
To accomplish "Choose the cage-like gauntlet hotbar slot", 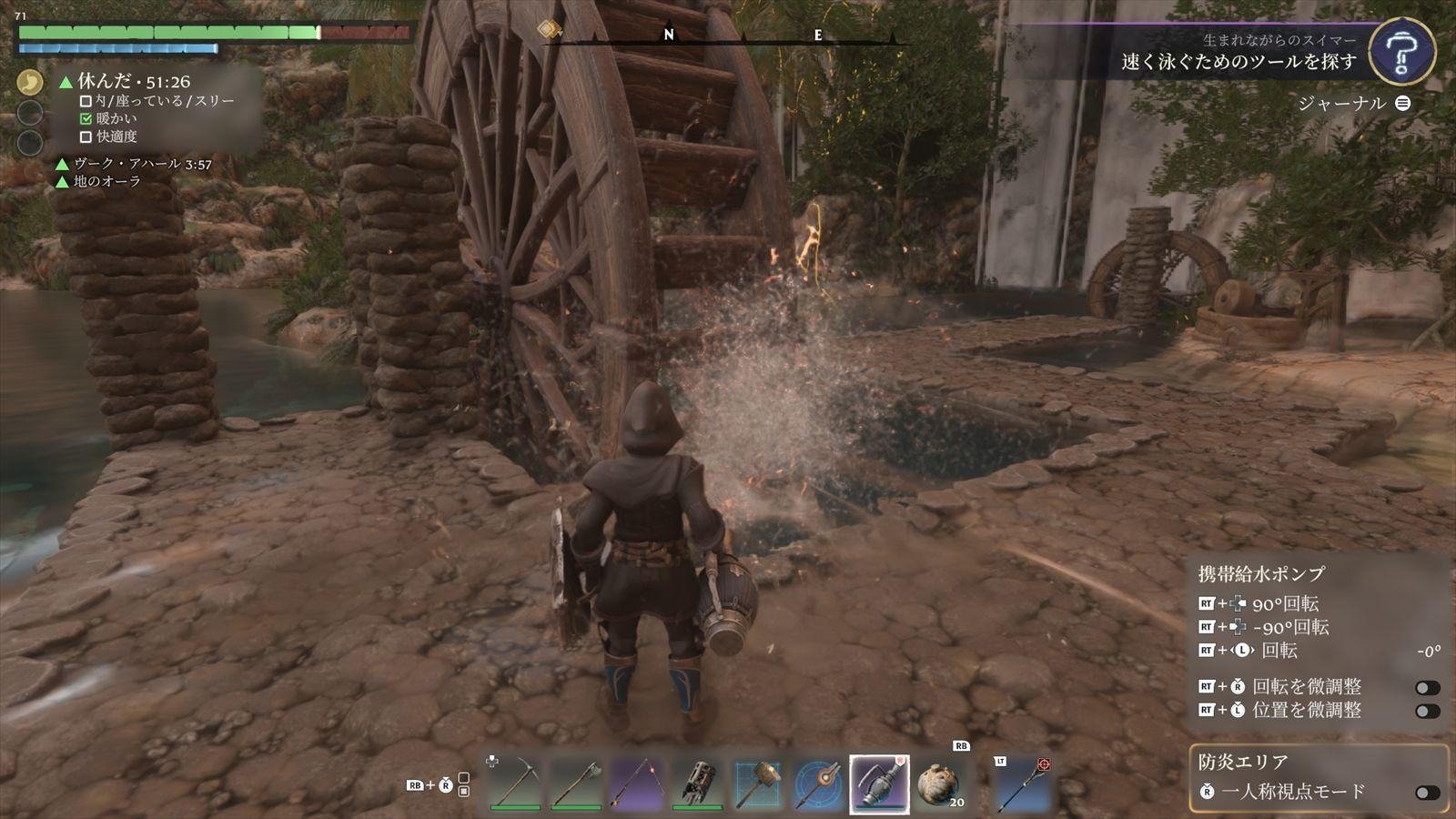I will (698, 783).
